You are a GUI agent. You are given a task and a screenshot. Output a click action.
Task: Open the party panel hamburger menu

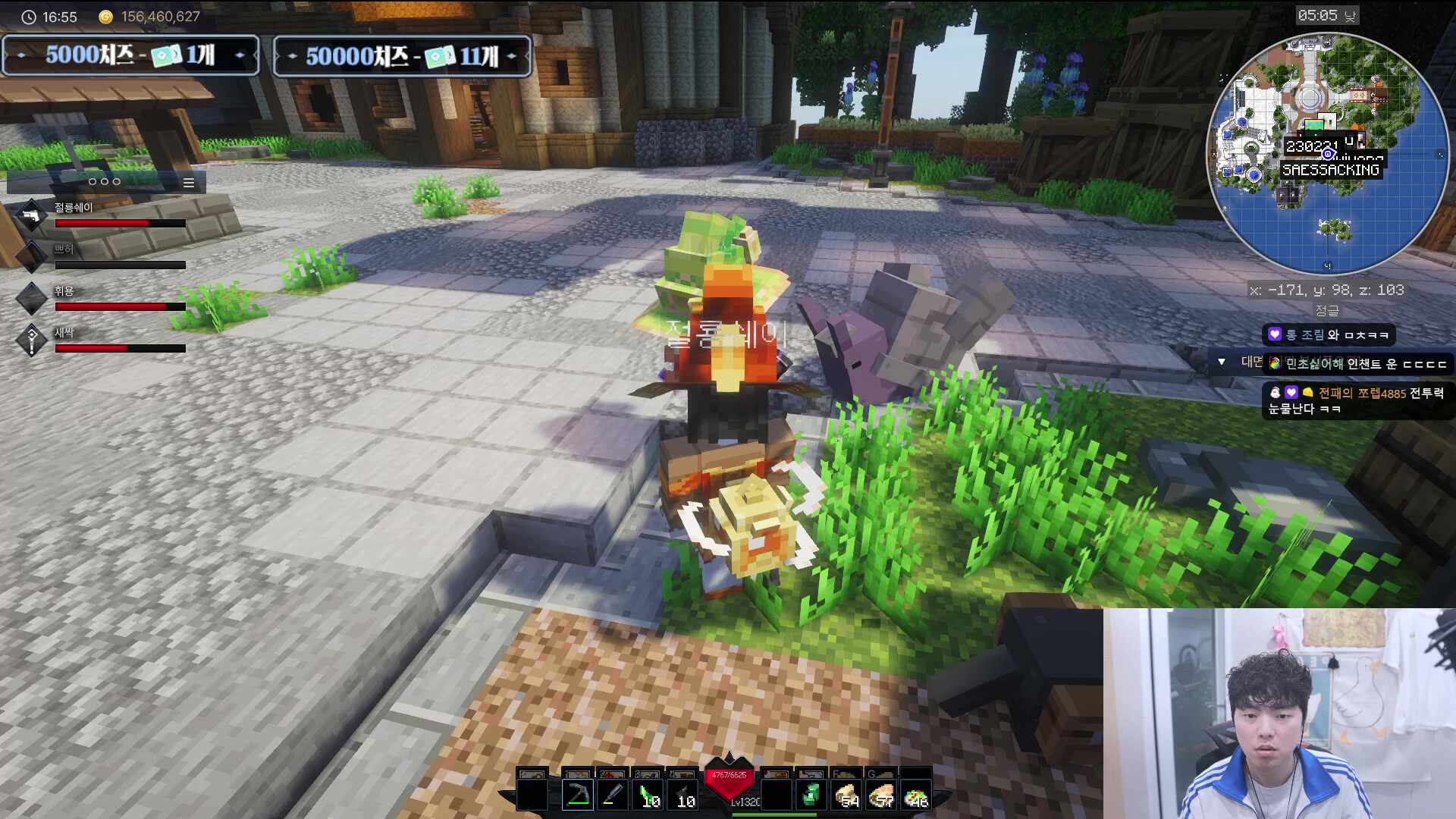[x=189, y=183]
